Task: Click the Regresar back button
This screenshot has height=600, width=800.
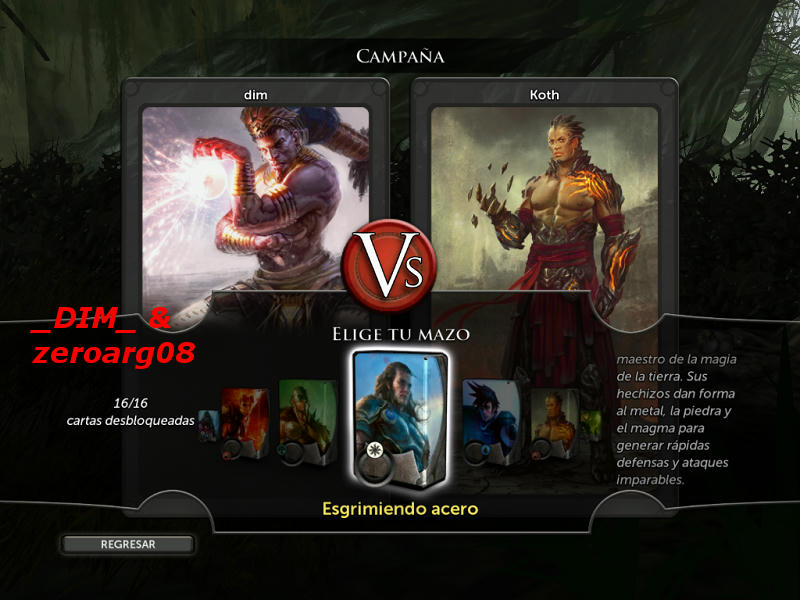Action: 127,544
